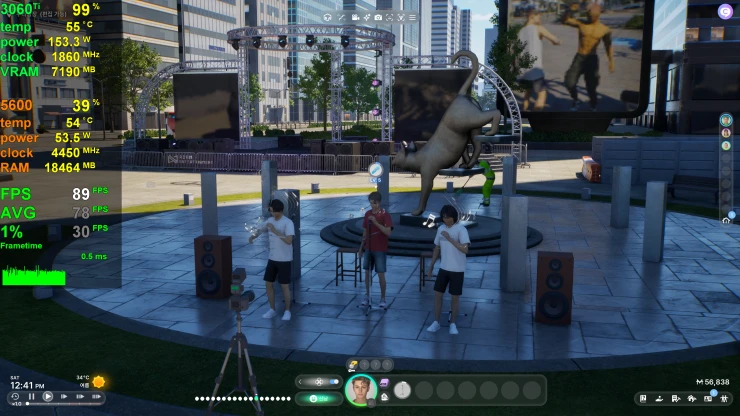
Task: Set game speed to normal play
Action: [x=49, y=397]
